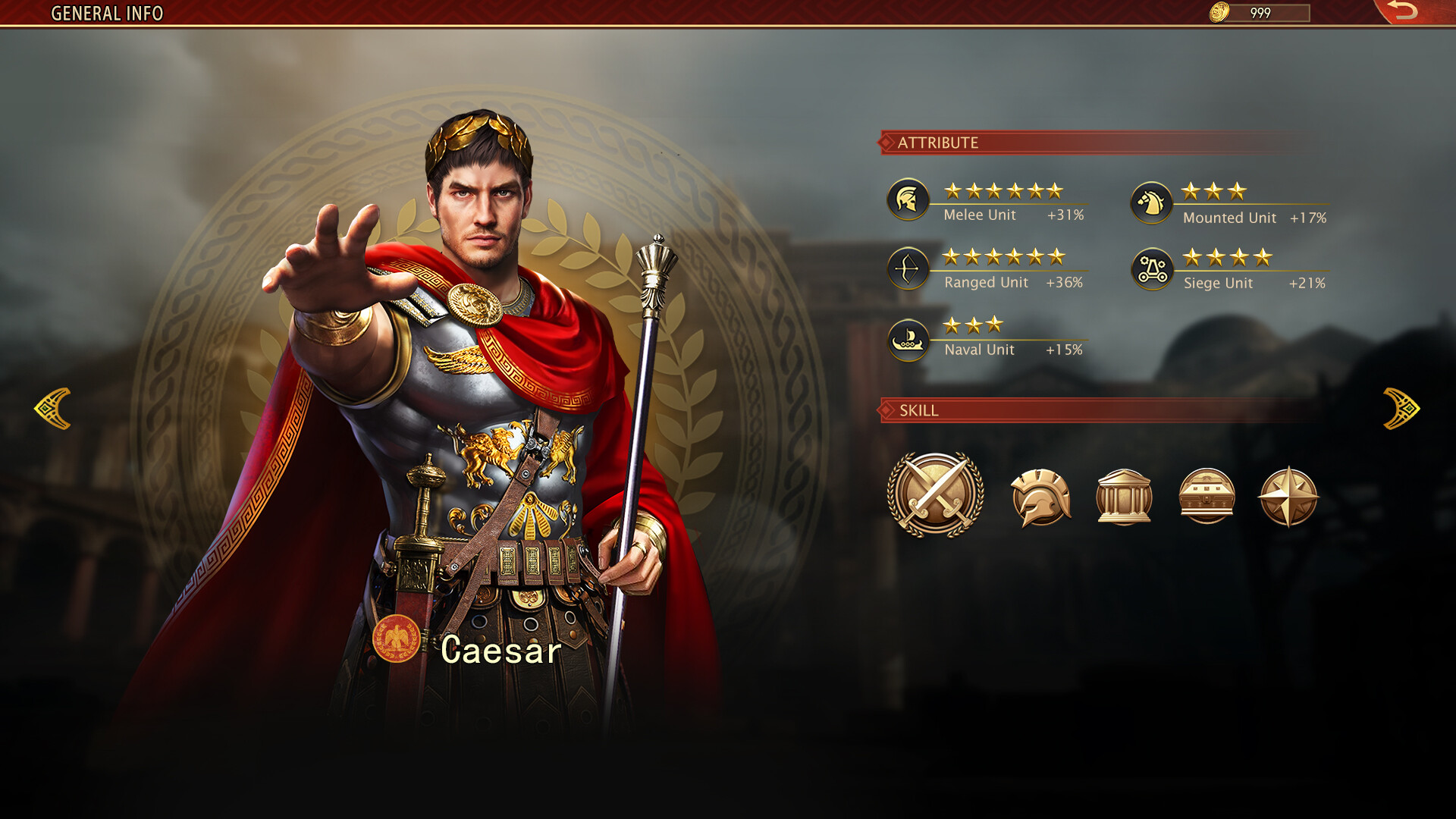Viewport: 1456px width, 819px height.
Task: Select the Siege Unit catapult icon
Action: [1154, 268]
